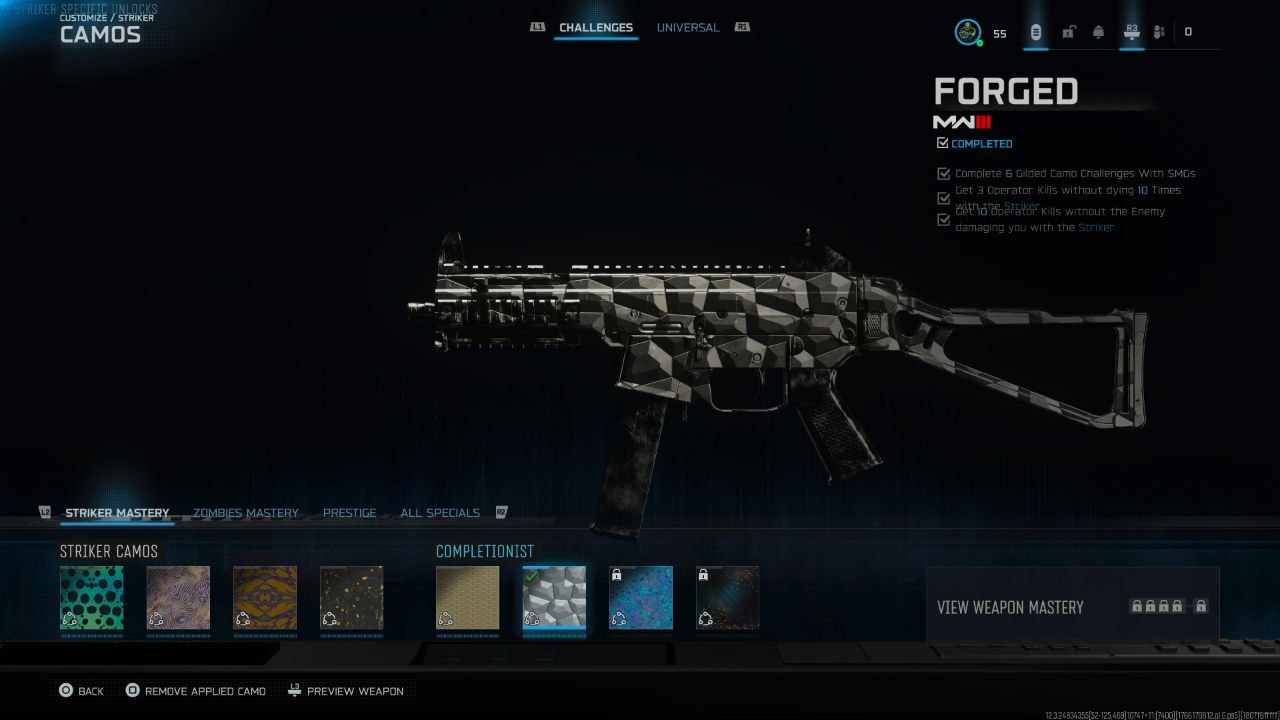This screenshot has width=1280, height=720.
Task: Select the dark gold-flecked camo
Action: pos(351,598)
